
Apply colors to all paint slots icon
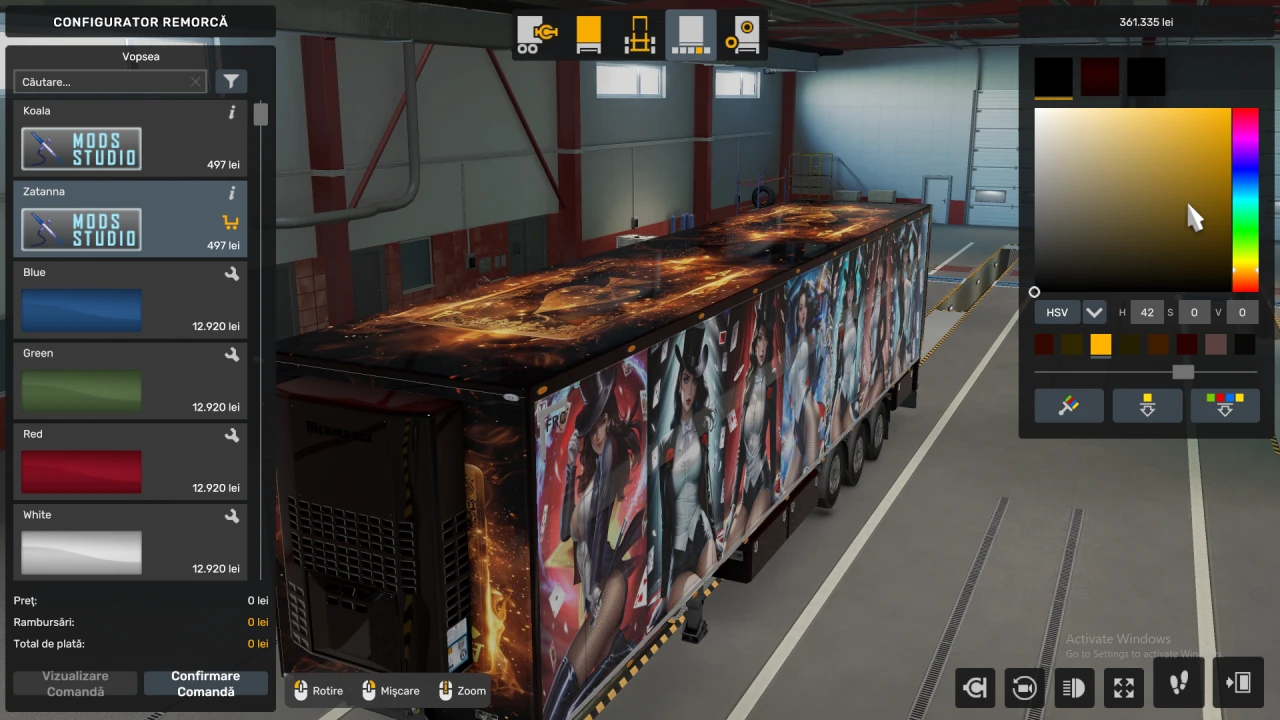(x=1225, y=405)
